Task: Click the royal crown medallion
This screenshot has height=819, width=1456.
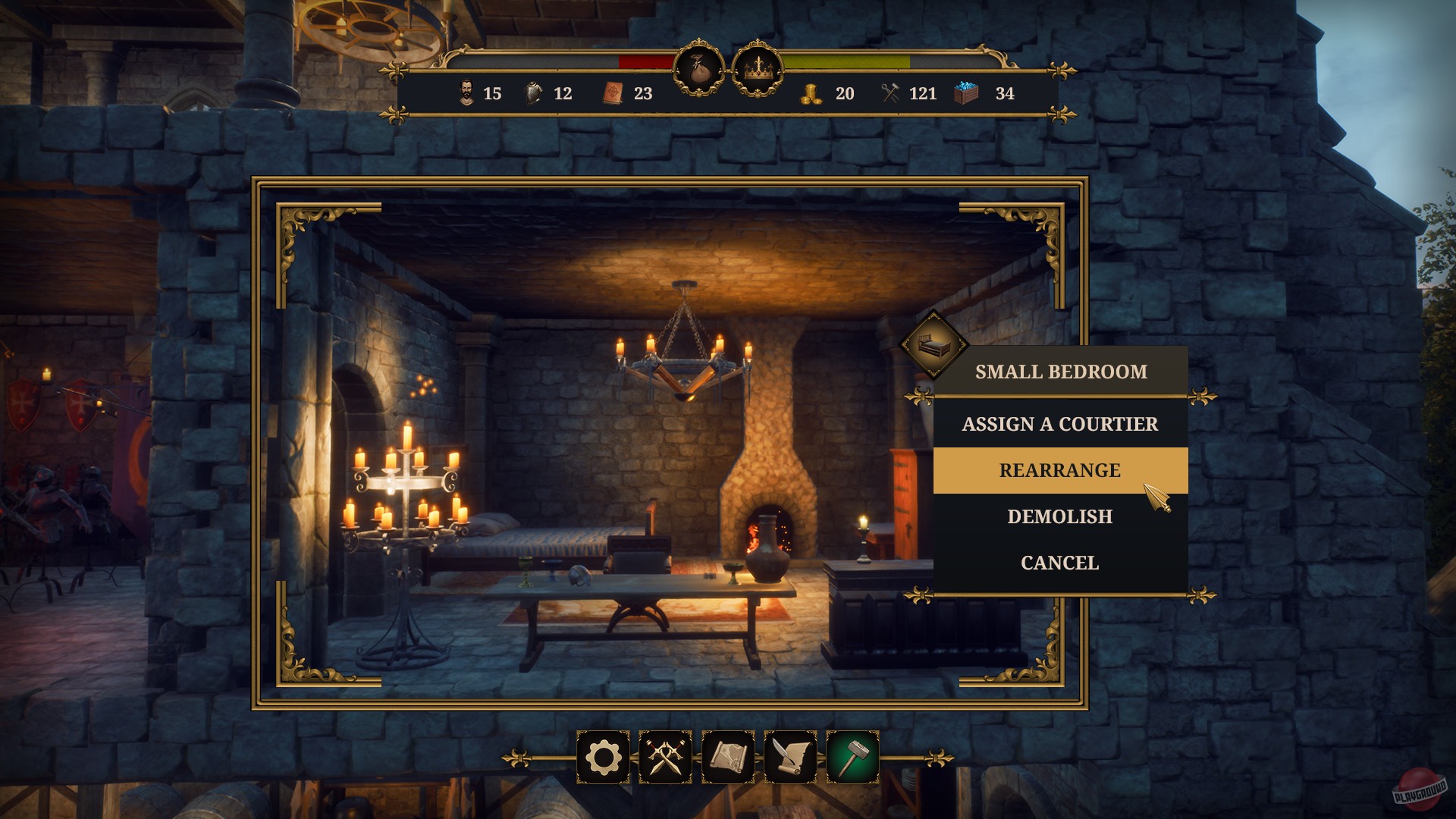Action: [x=756, y=69]
